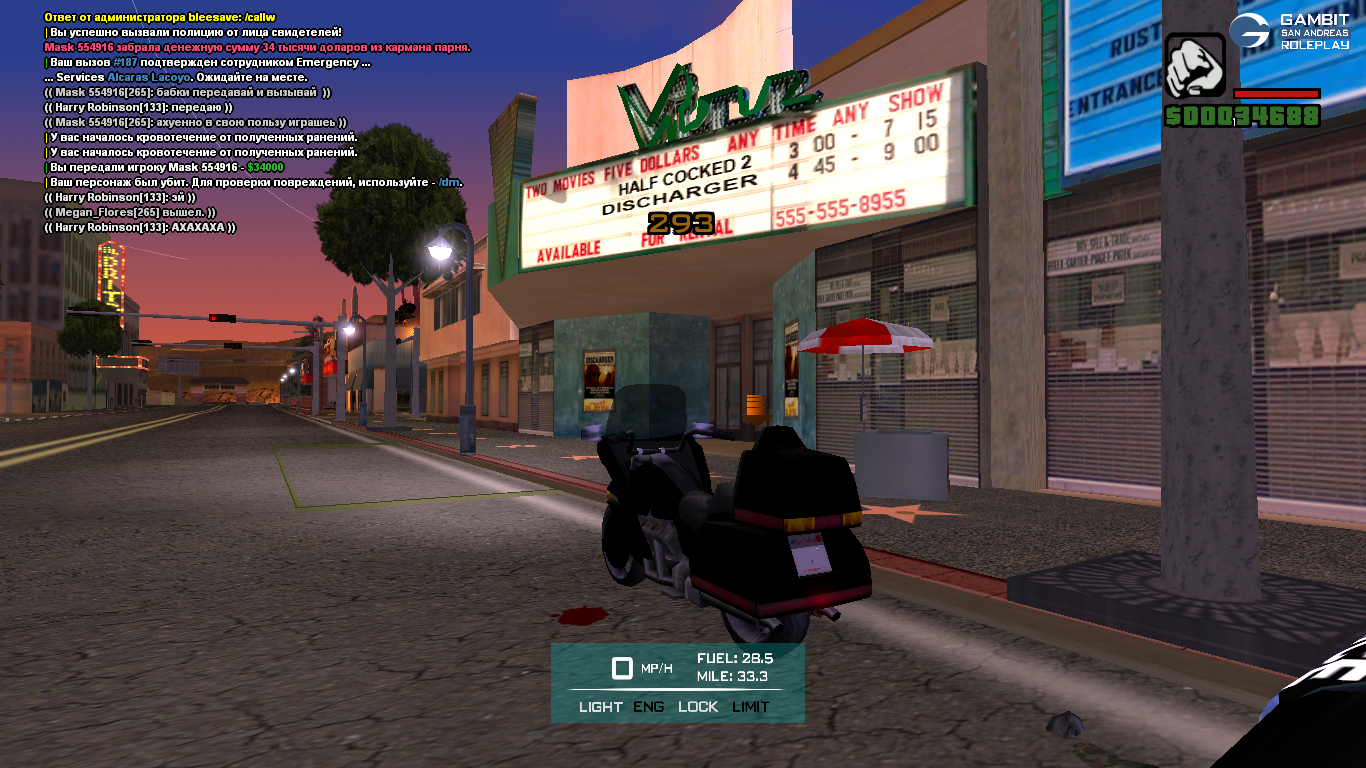The image size is (1366, 768).
Task: Click the fist weapon icon
Action: [x=1194, y=67]
